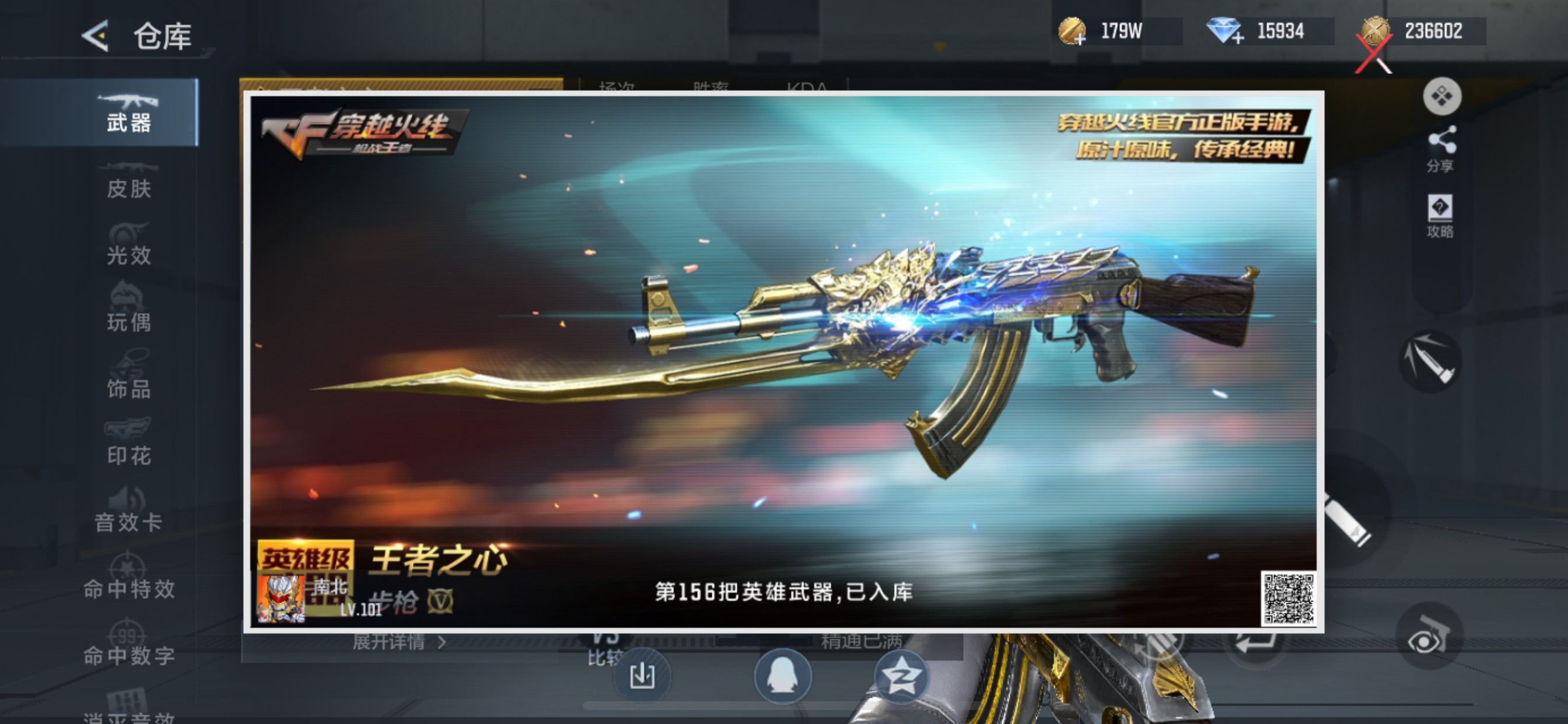Click the crossed-out medal currency icon
1568x724 pixels.
coord(1374,31)
